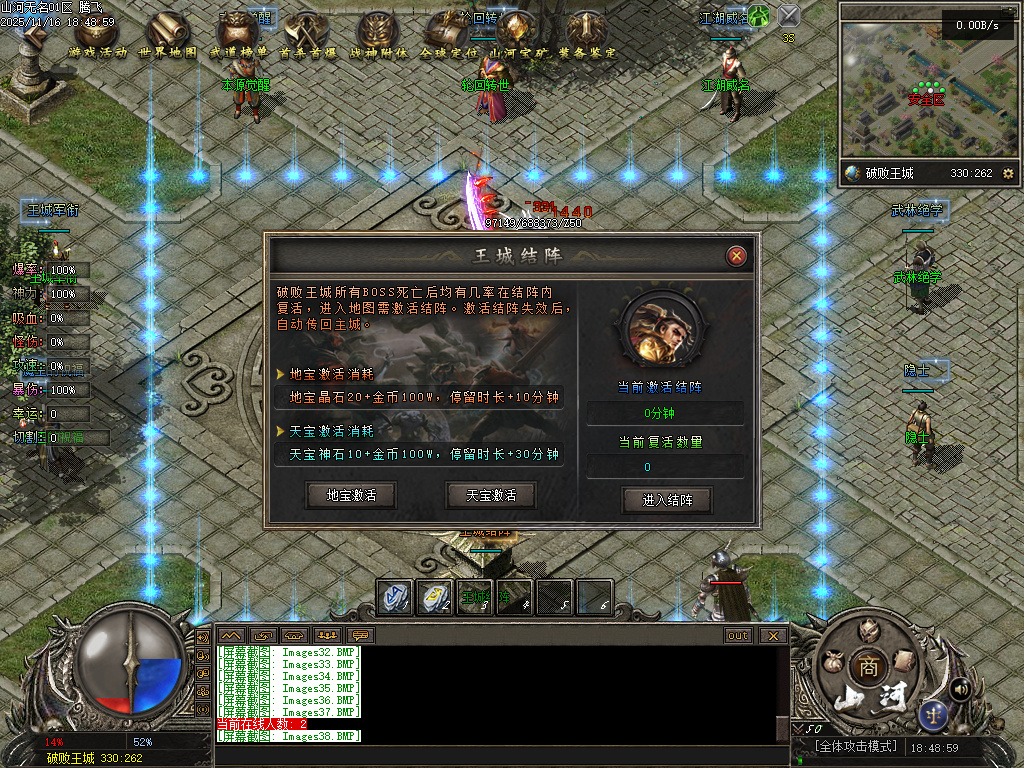Close the 王城结阵 dialog

point(737,256)
